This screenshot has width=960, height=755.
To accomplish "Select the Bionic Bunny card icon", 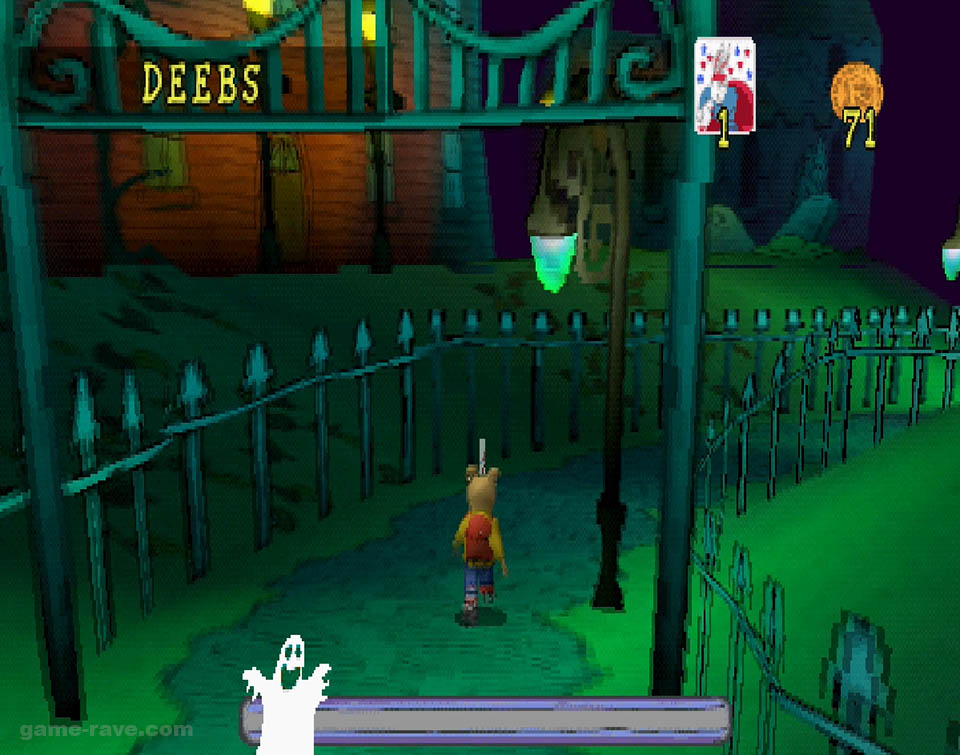I will point(724,85).
